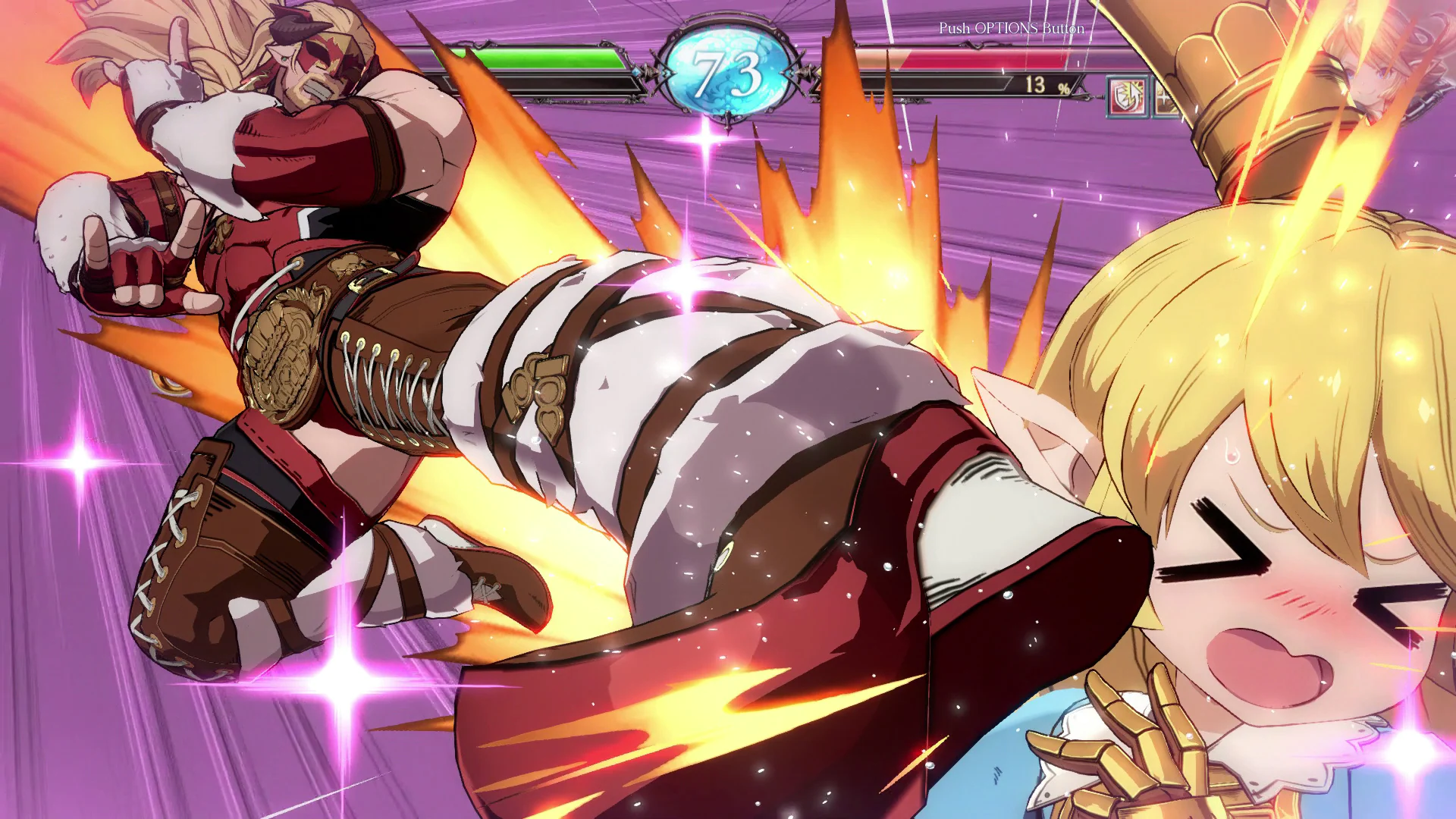The image size is (1456, 819).
Task: Click the plus-shaped ability cooldown icon
Action: [1164, 97]
